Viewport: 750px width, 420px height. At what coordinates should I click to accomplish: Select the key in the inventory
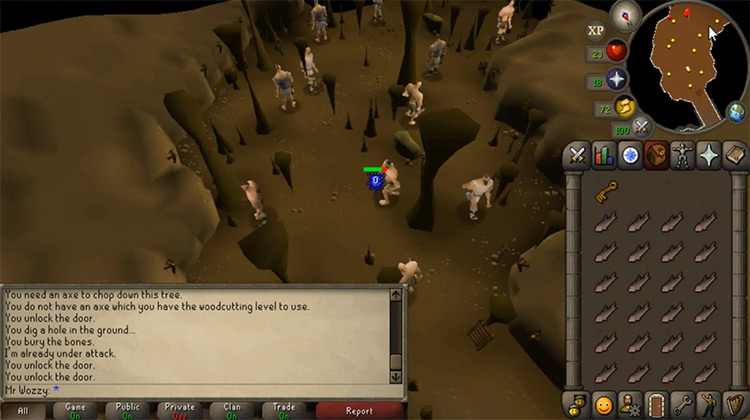click(606, 193)
